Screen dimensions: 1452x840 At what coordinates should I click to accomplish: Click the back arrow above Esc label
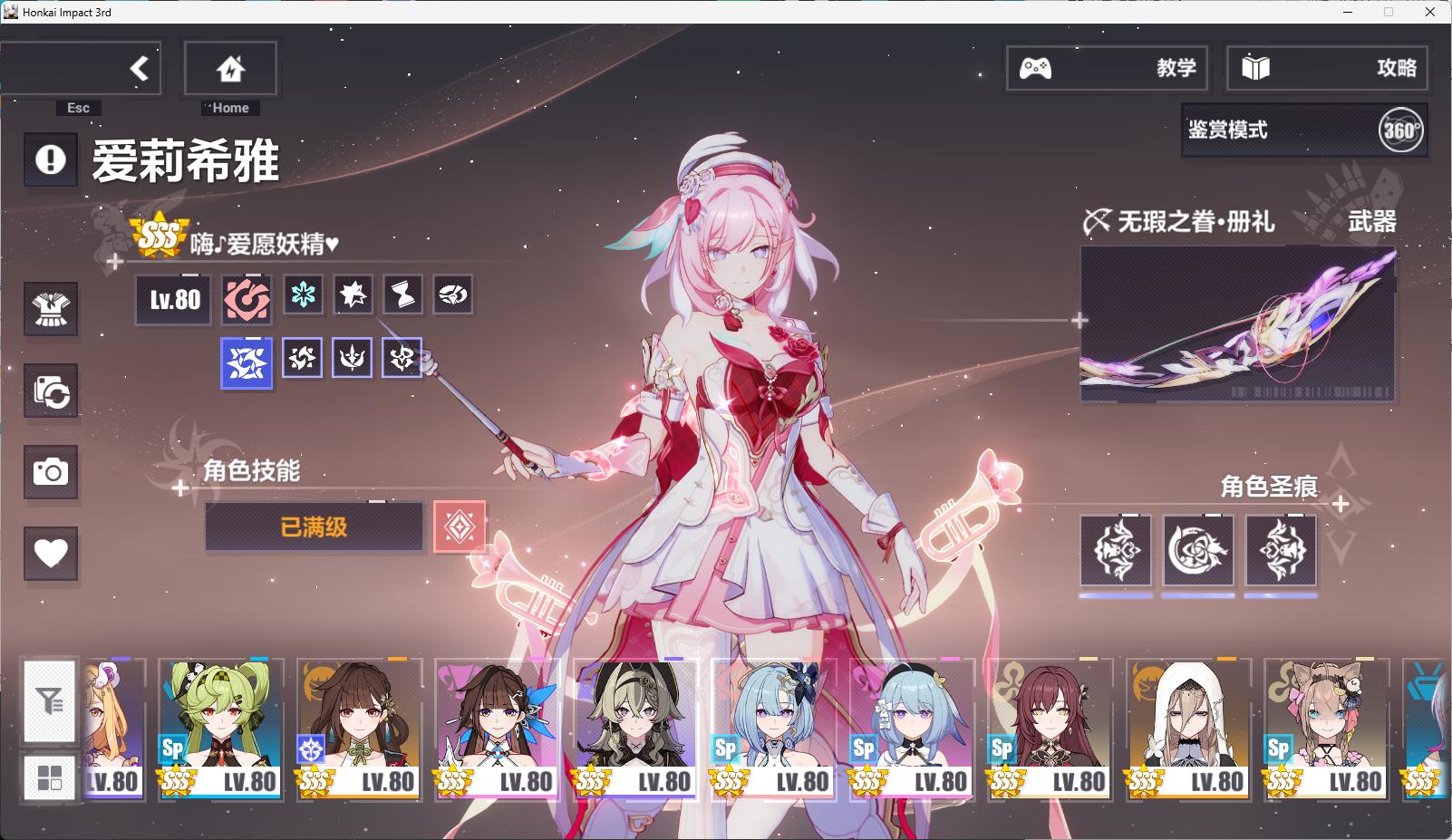coord(138,67)
